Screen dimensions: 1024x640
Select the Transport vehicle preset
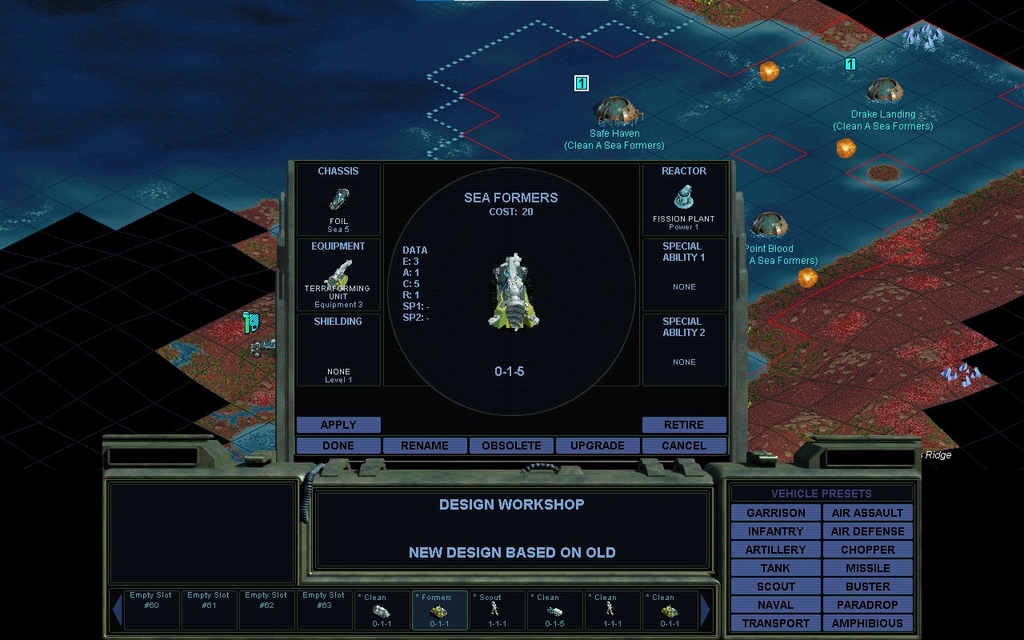[776, 623]
